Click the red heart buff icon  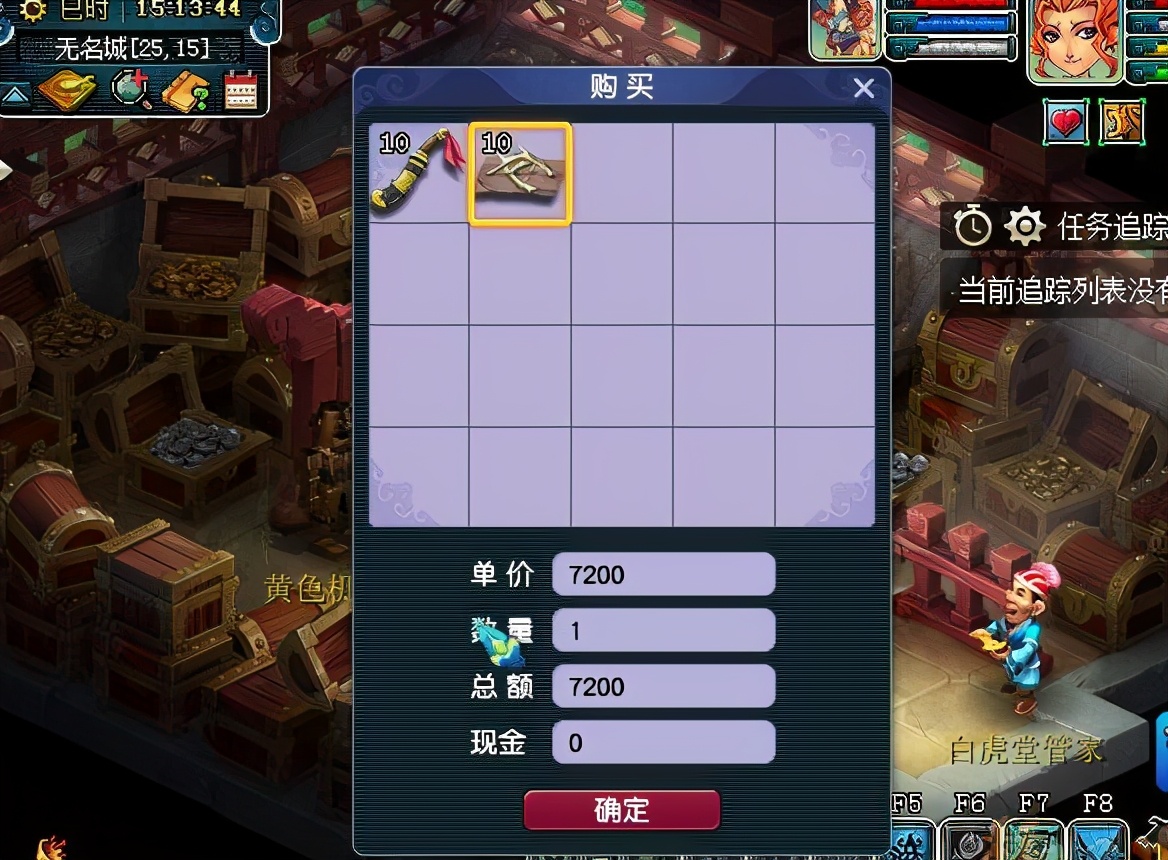point(1067,122)
